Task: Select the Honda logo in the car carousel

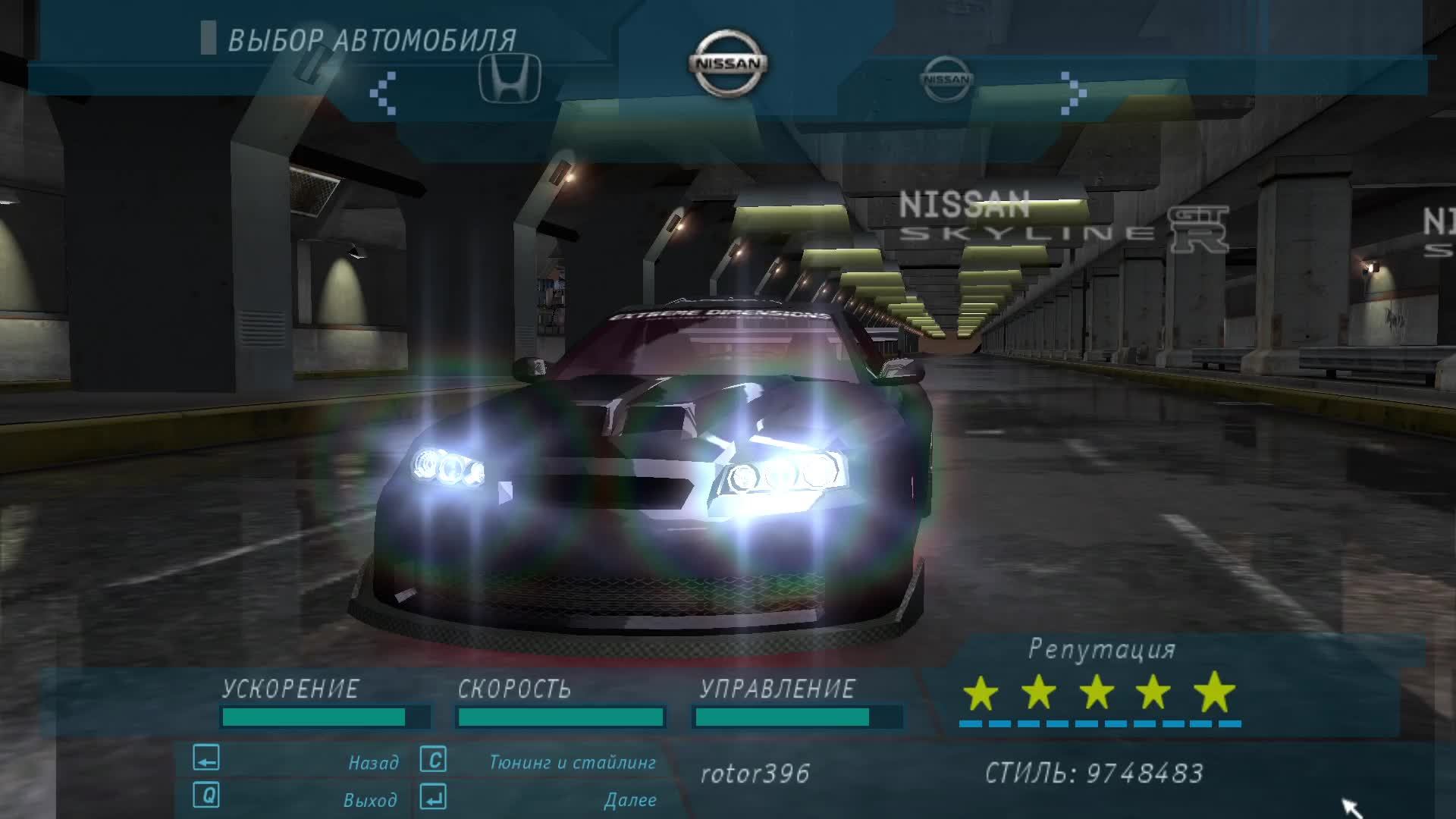Action: pos(510,78)
